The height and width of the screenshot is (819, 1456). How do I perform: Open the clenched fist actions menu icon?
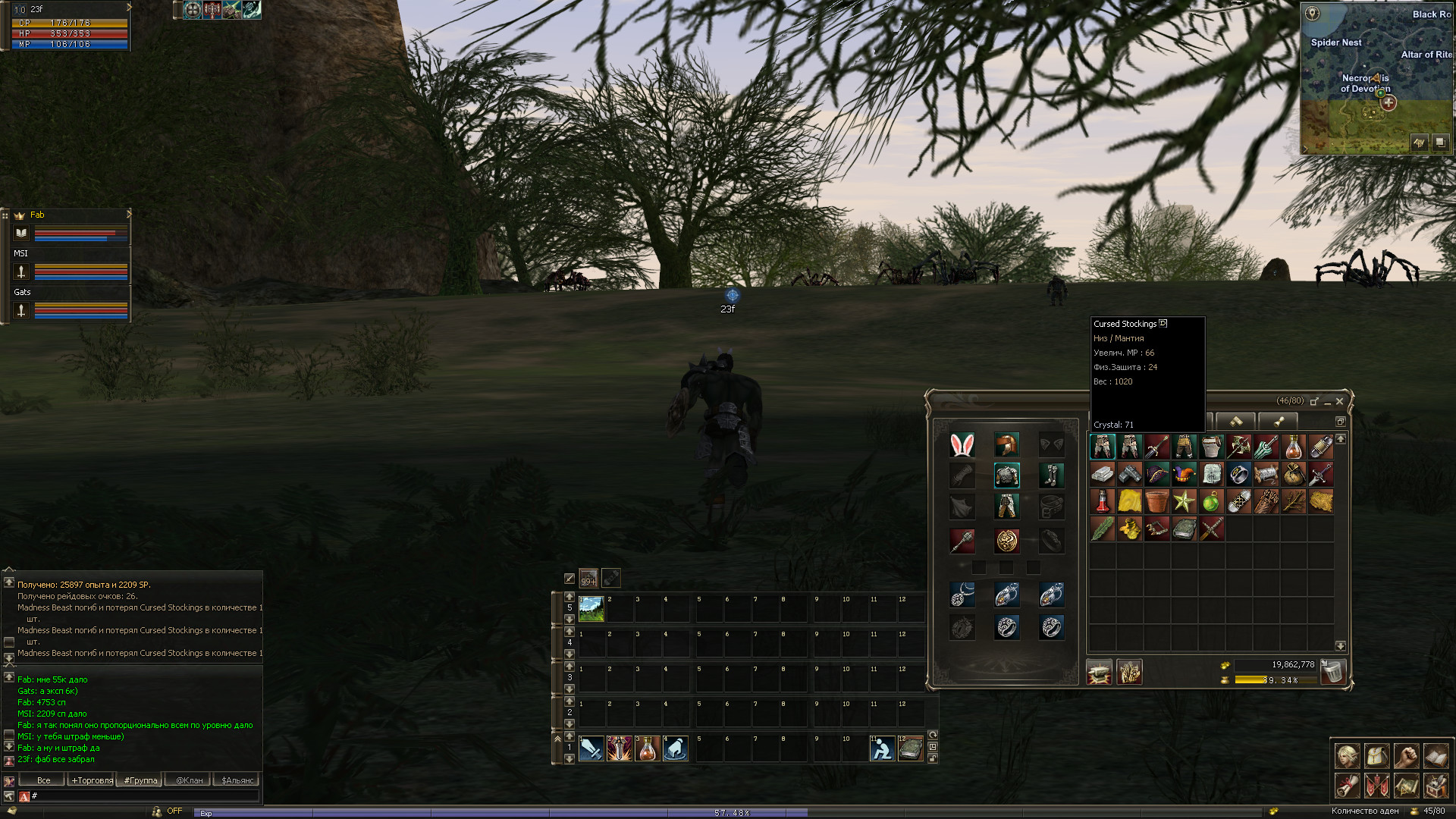click(x=1406, y=756)
